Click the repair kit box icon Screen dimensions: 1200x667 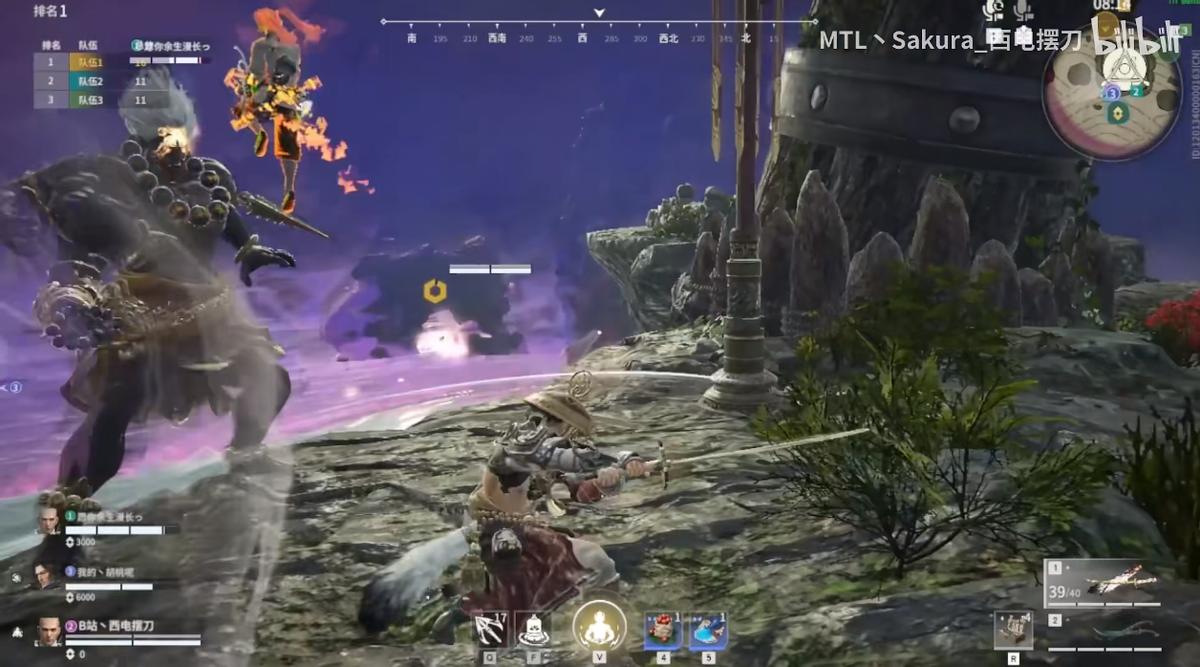(1013, 630)
